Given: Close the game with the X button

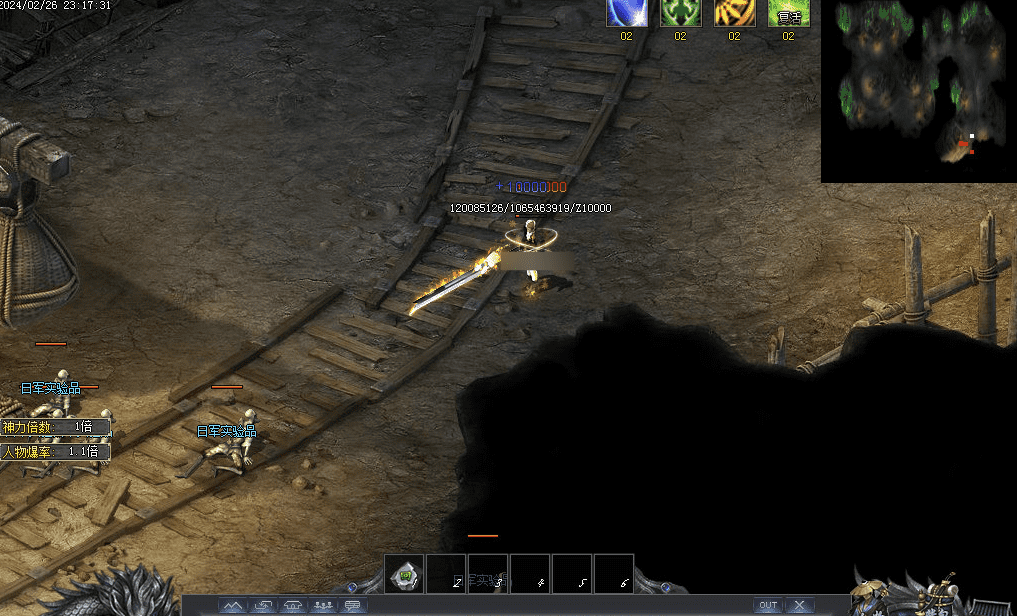Looking at the screenshot, I should pyautogui.click(x=799, y=605).
